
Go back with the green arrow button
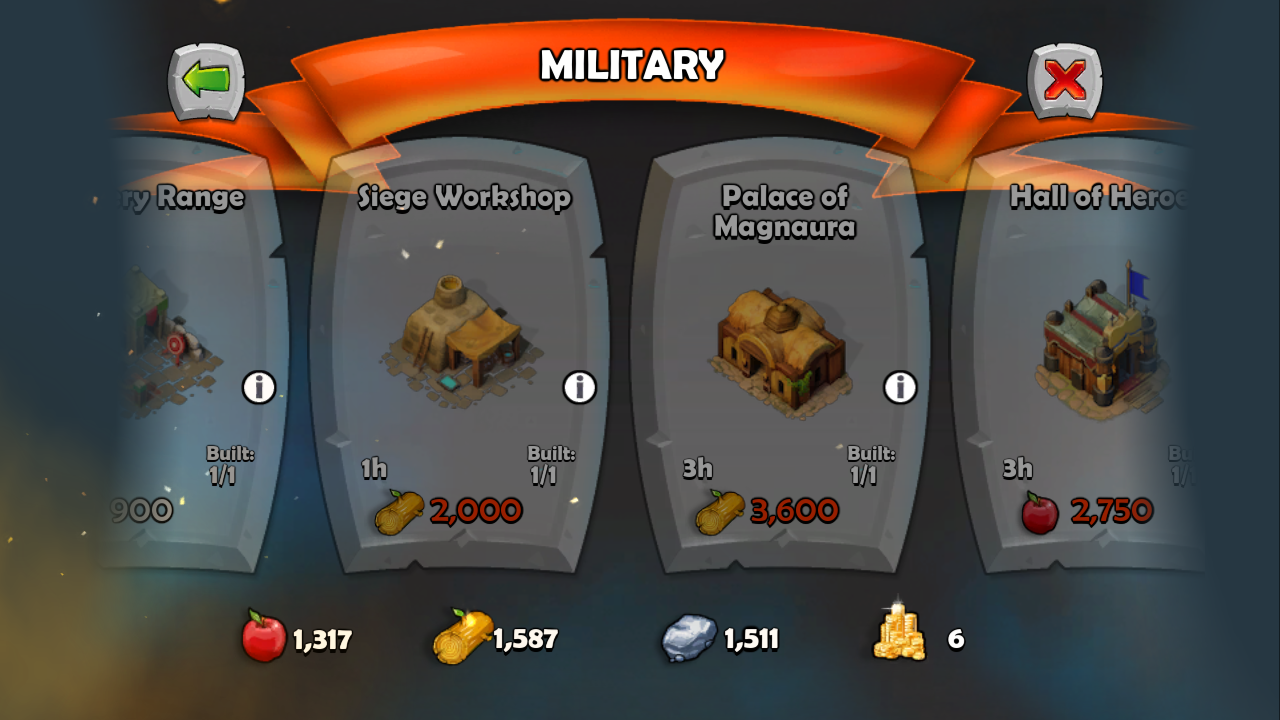(x=206, y=81)
